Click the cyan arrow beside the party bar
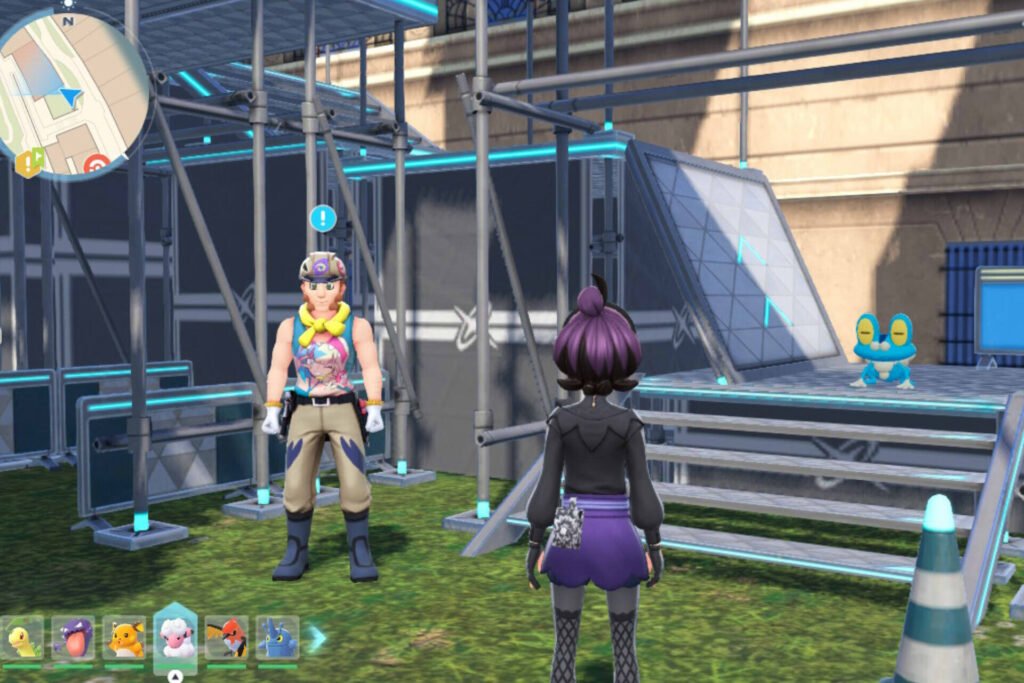Viewport: 1024px width, 683px height. click(x=317, y=638)
